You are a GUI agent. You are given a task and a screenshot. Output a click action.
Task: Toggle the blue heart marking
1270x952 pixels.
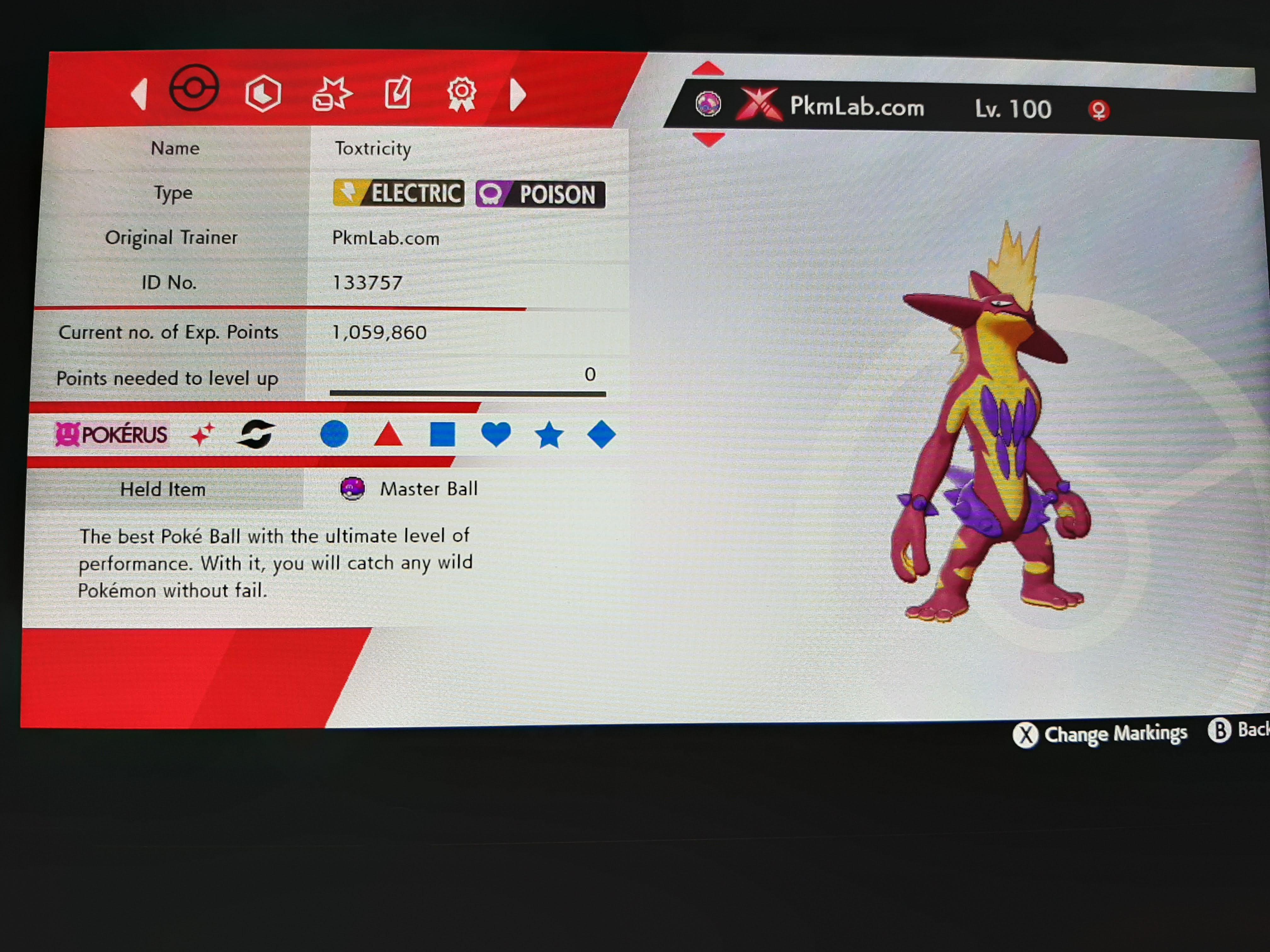click(496, 434)
